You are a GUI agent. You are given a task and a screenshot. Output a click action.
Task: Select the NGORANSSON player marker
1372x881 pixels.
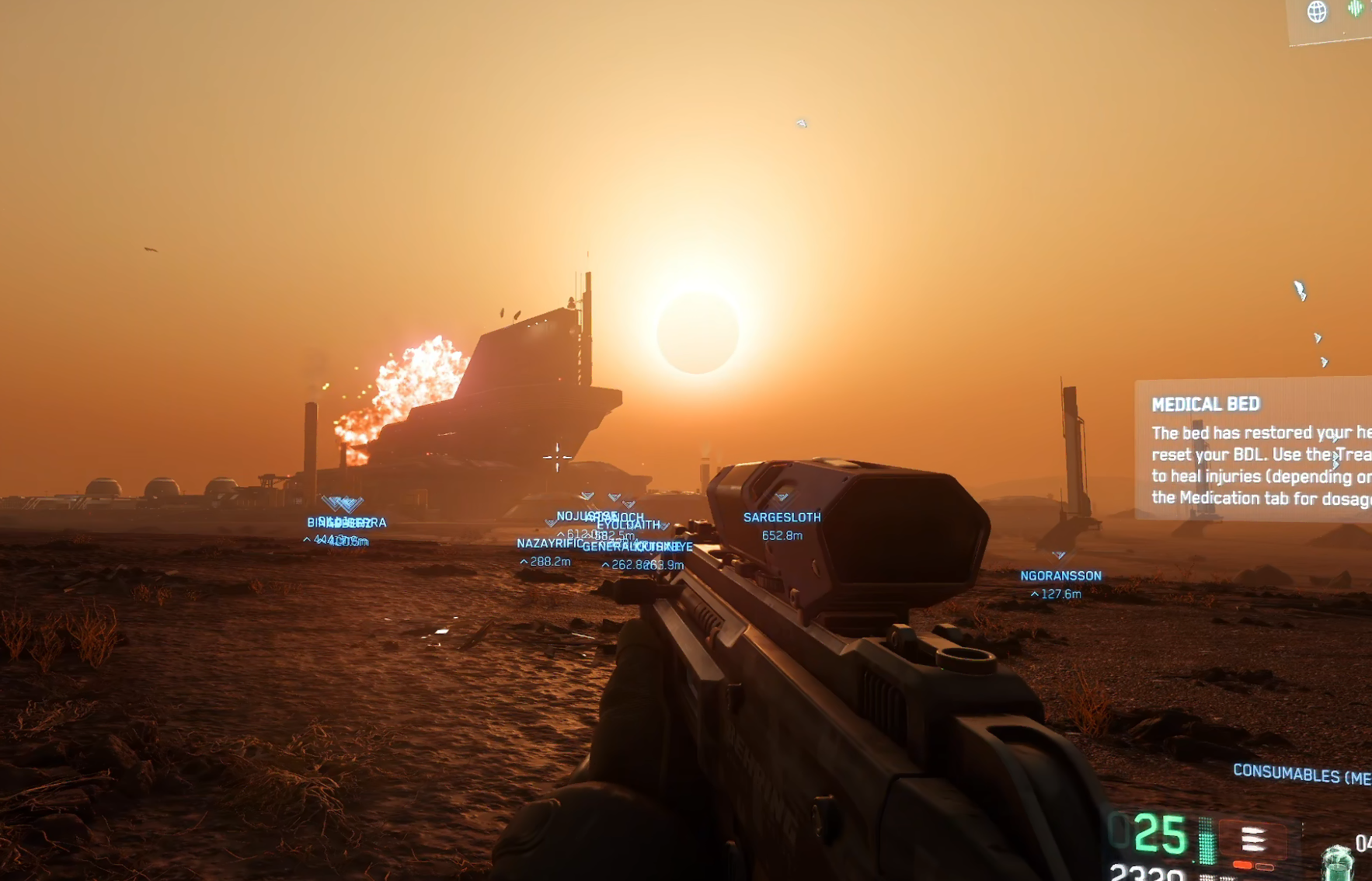[1060, 576]
